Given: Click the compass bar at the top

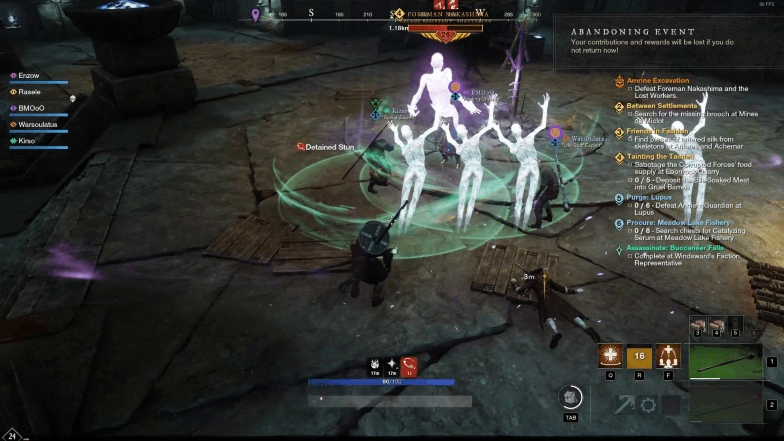Looking at the screenshot, I should [x=400, y=14].
